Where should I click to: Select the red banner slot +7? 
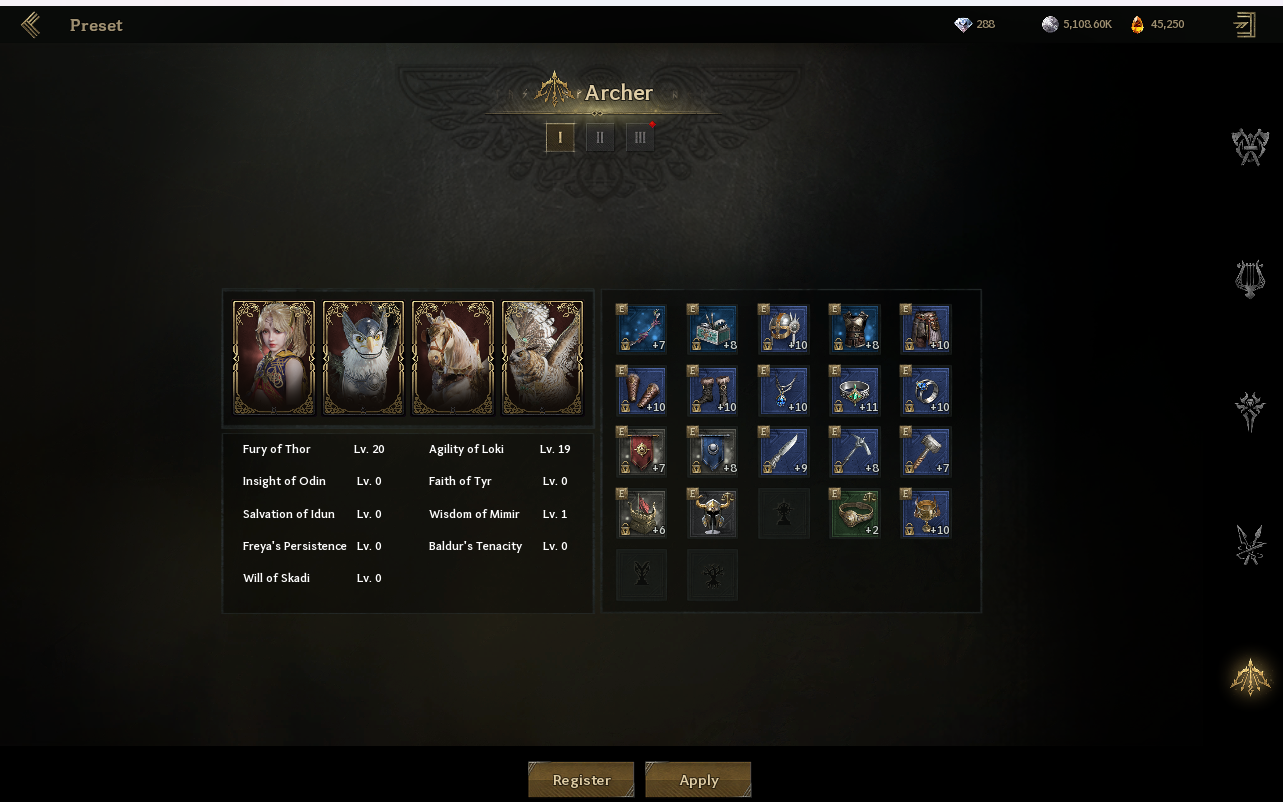[642, 451]
